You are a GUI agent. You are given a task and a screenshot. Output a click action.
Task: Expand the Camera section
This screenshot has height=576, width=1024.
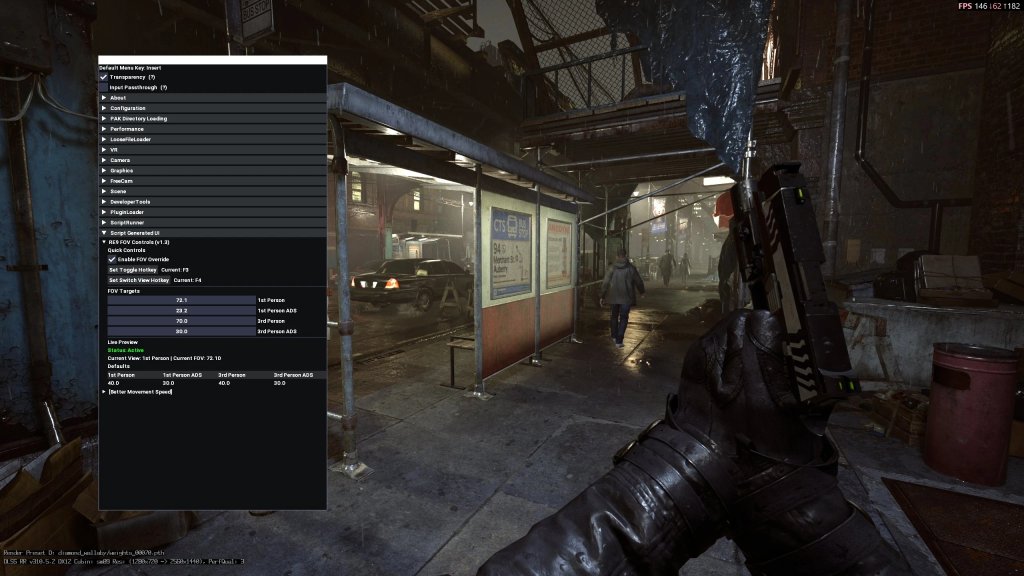(x=120, y=160)
